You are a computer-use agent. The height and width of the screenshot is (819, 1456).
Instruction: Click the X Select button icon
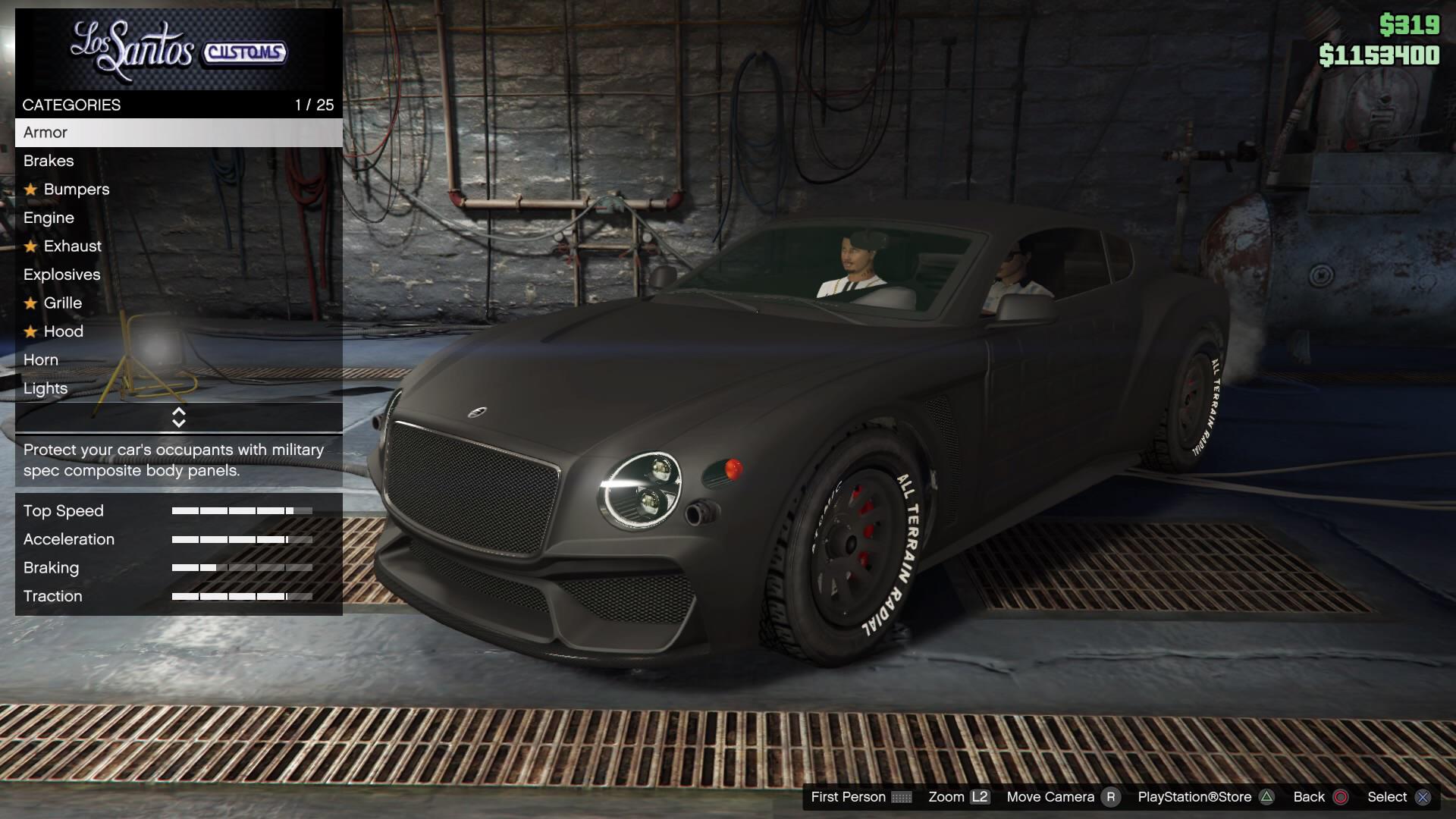pyautogui.click(x=1421, y=797)
